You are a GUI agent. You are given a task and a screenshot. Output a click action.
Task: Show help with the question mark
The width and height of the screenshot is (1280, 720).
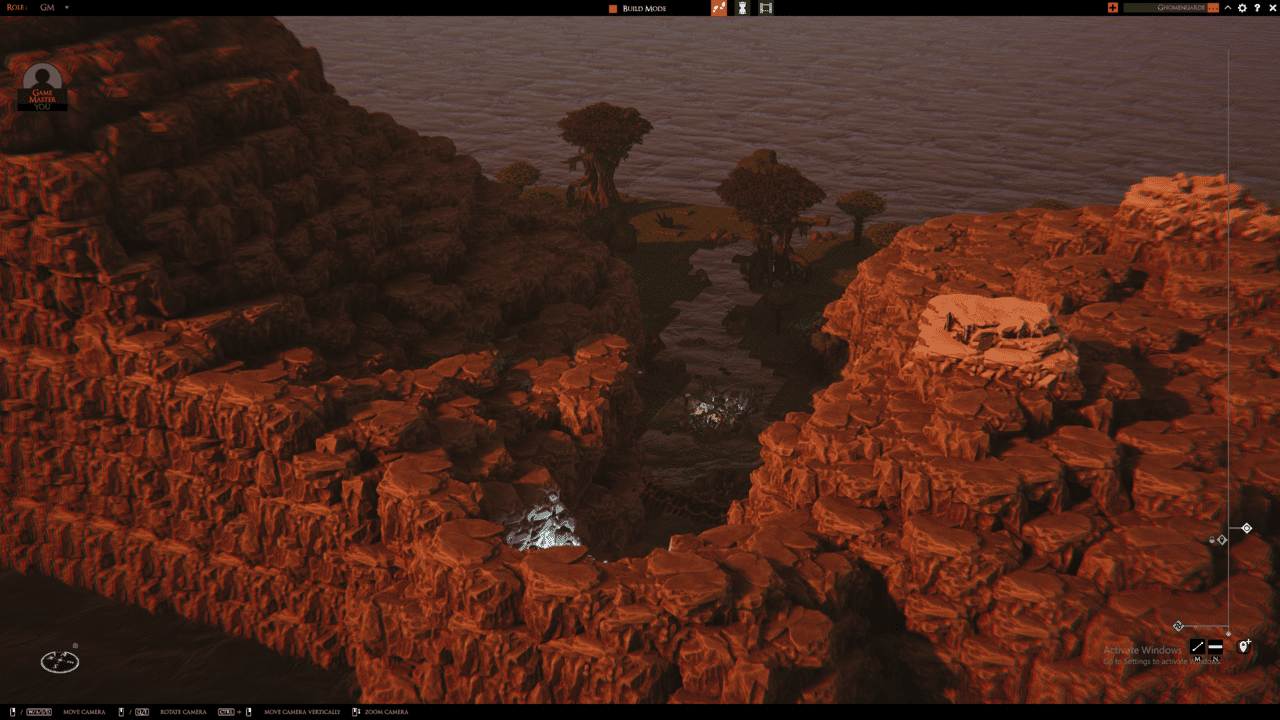pyautogui.click(x=1257, y=8)
